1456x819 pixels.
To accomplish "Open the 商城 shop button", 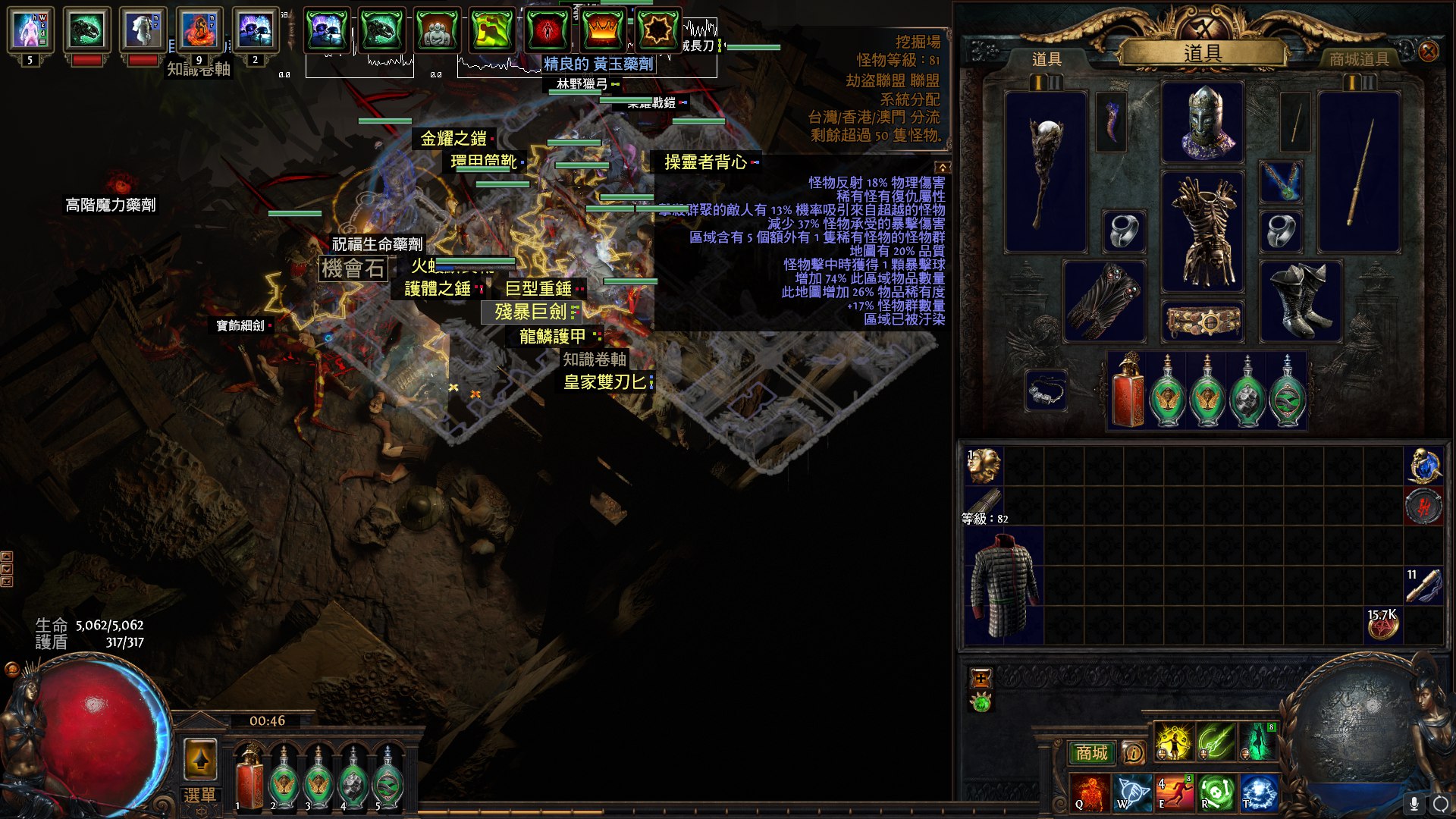I will point(1091,752).
